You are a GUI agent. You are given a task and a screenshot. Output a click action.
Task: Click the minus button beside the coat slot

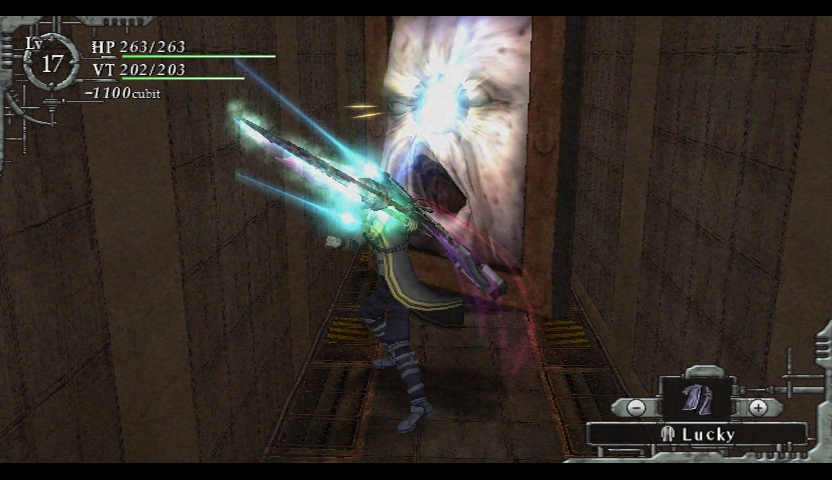(637, 407)
